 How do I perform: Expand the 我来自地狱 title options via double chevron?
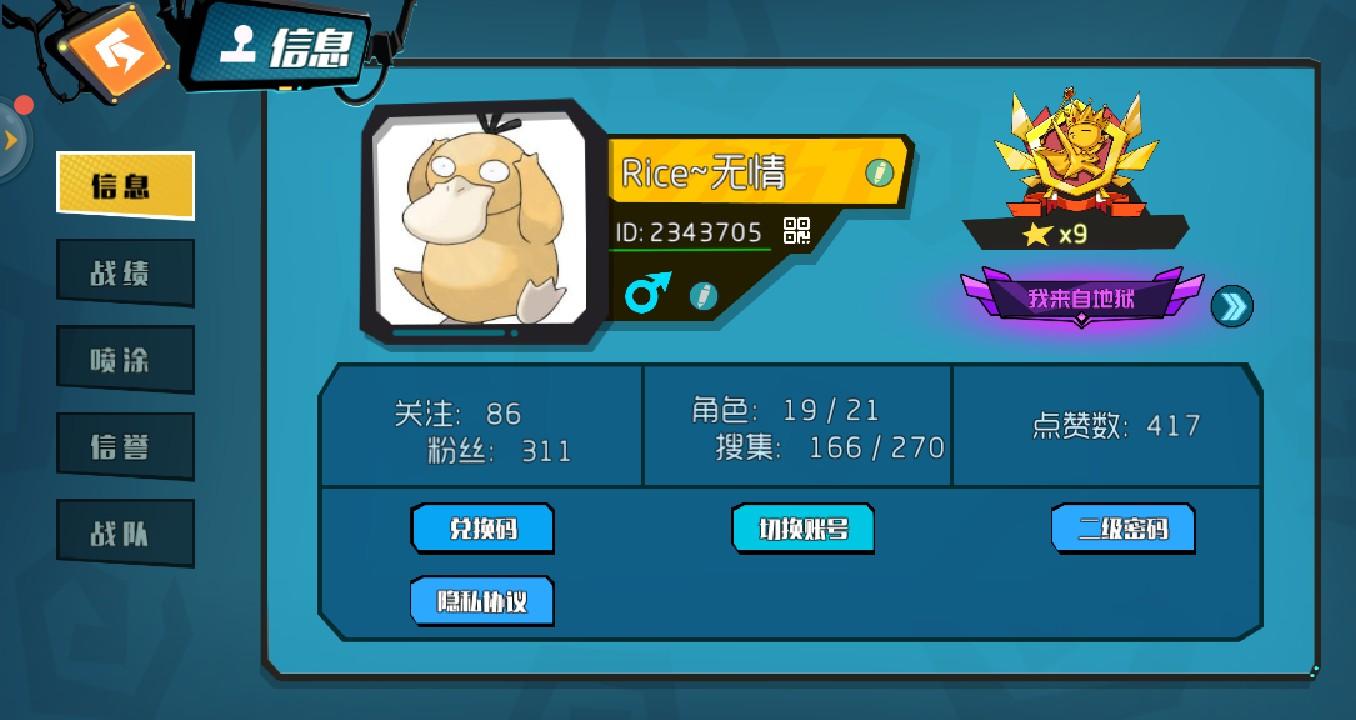1233,305
